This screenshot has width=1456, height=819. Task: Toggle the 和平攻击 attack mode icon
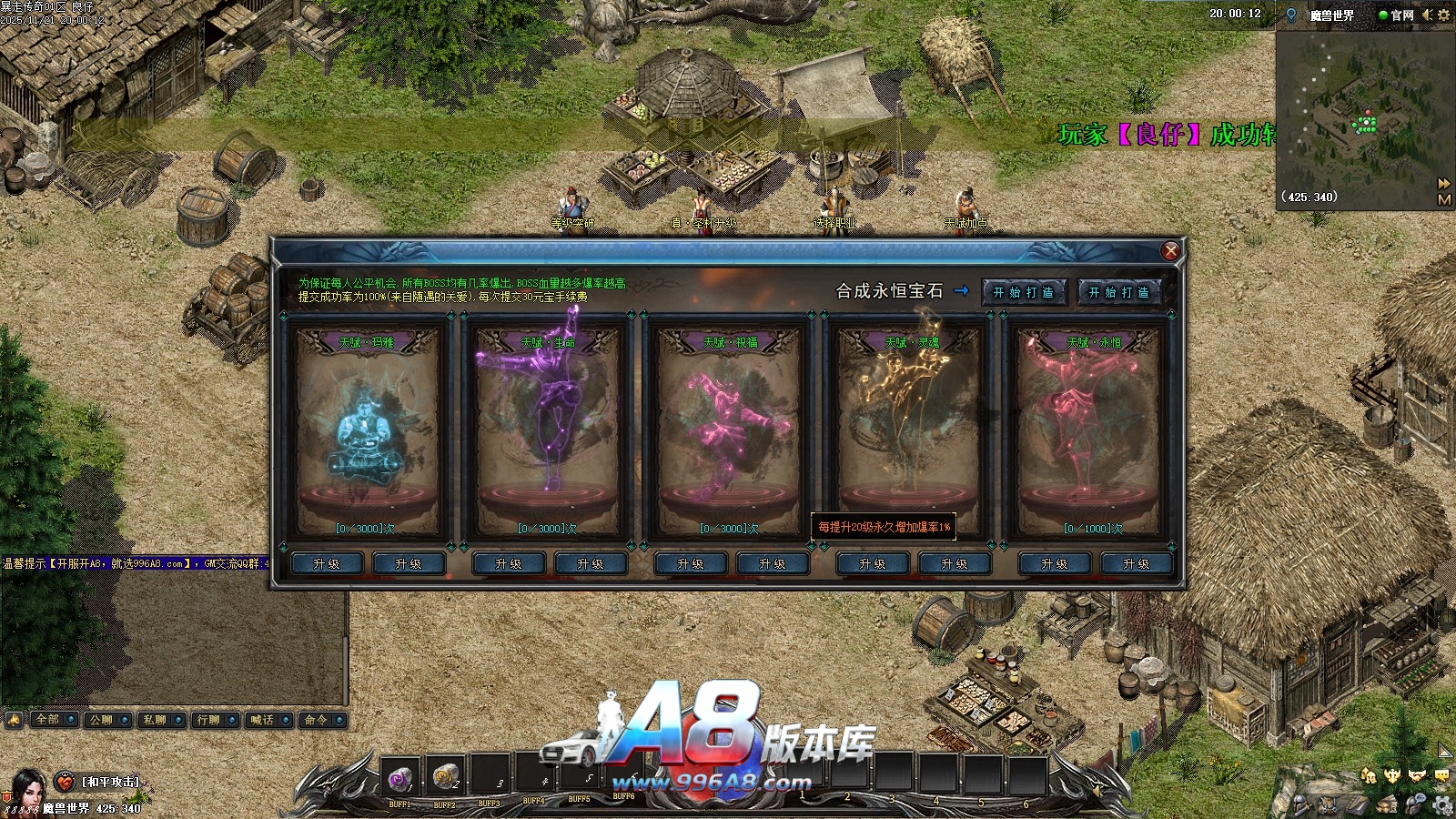[66, 782]
